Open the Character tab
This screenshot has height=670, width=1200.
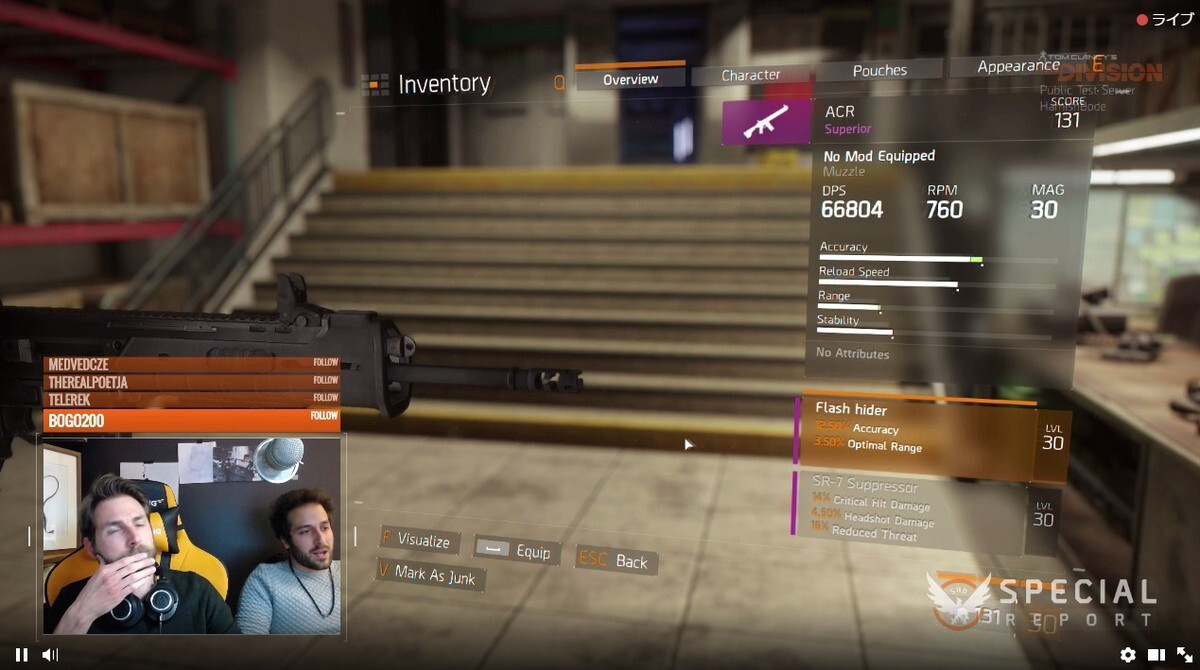coord(750,75)
